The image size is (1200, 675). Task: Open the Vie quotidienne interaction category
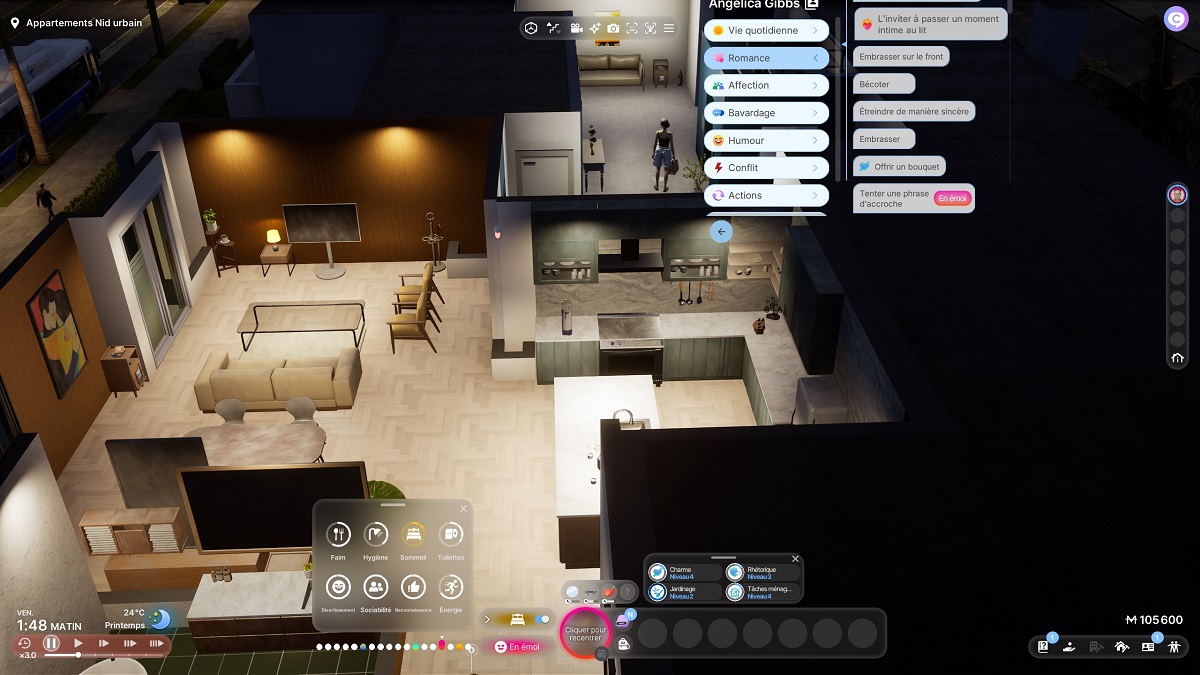click(766, 31)
